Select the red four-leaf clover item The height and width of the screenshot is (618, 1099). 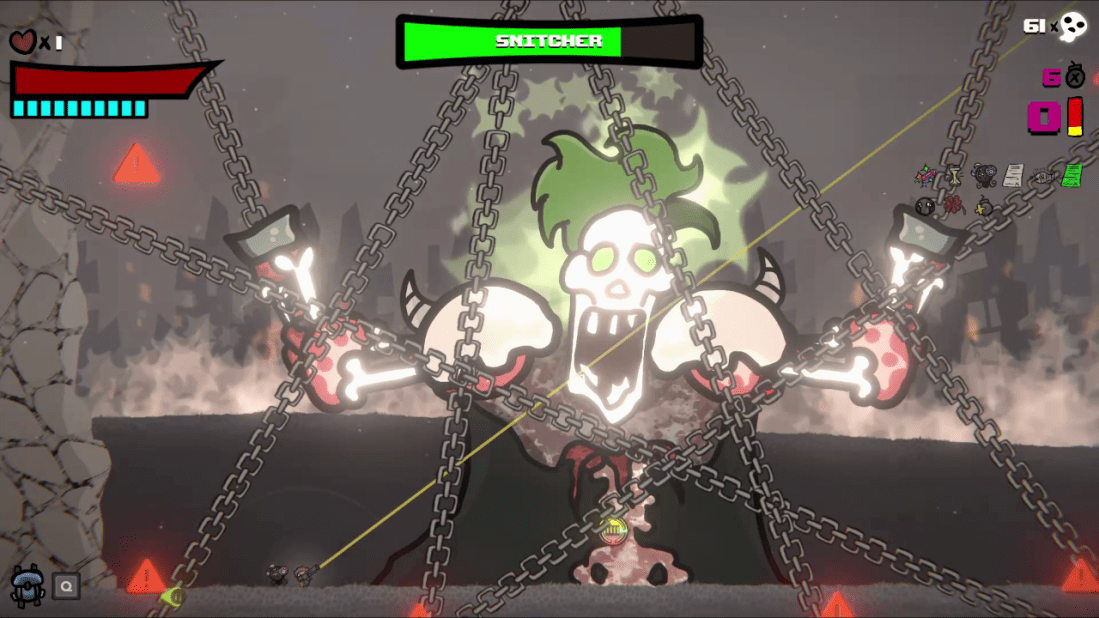954,206
